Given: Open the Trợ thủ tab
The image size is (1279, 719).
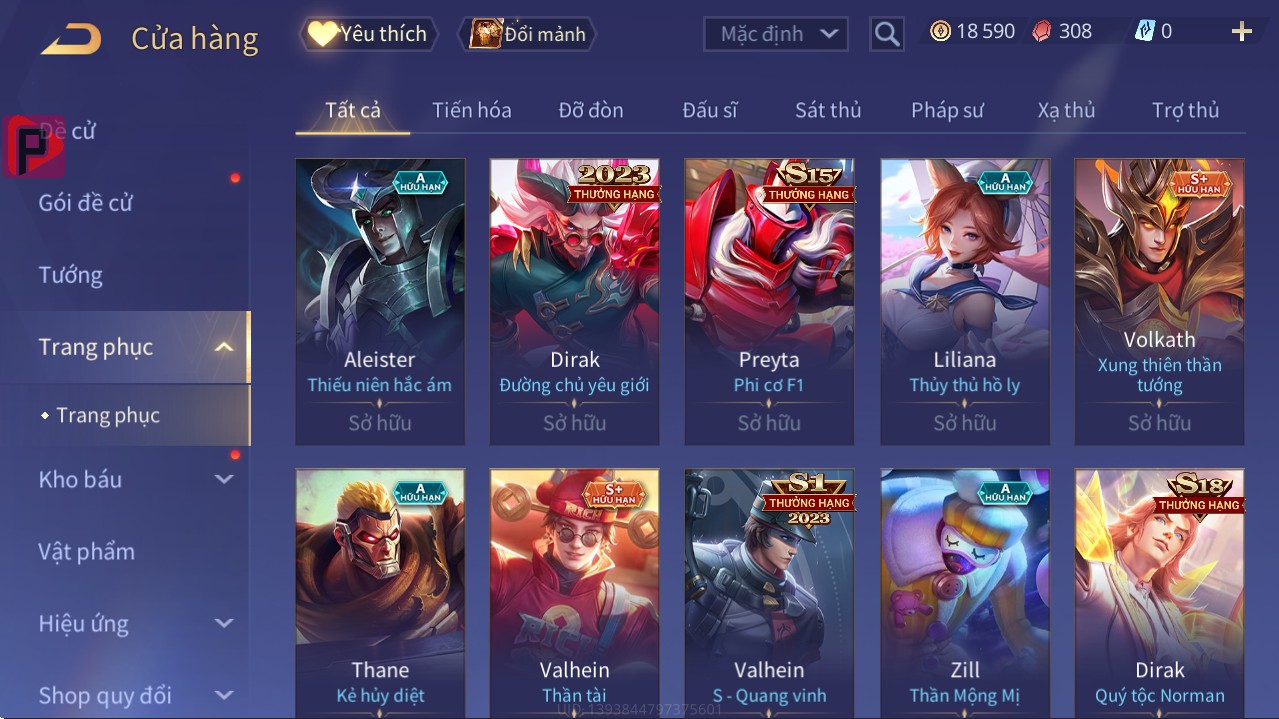Looking at the screenshot, I should [x=1185, y=110].
